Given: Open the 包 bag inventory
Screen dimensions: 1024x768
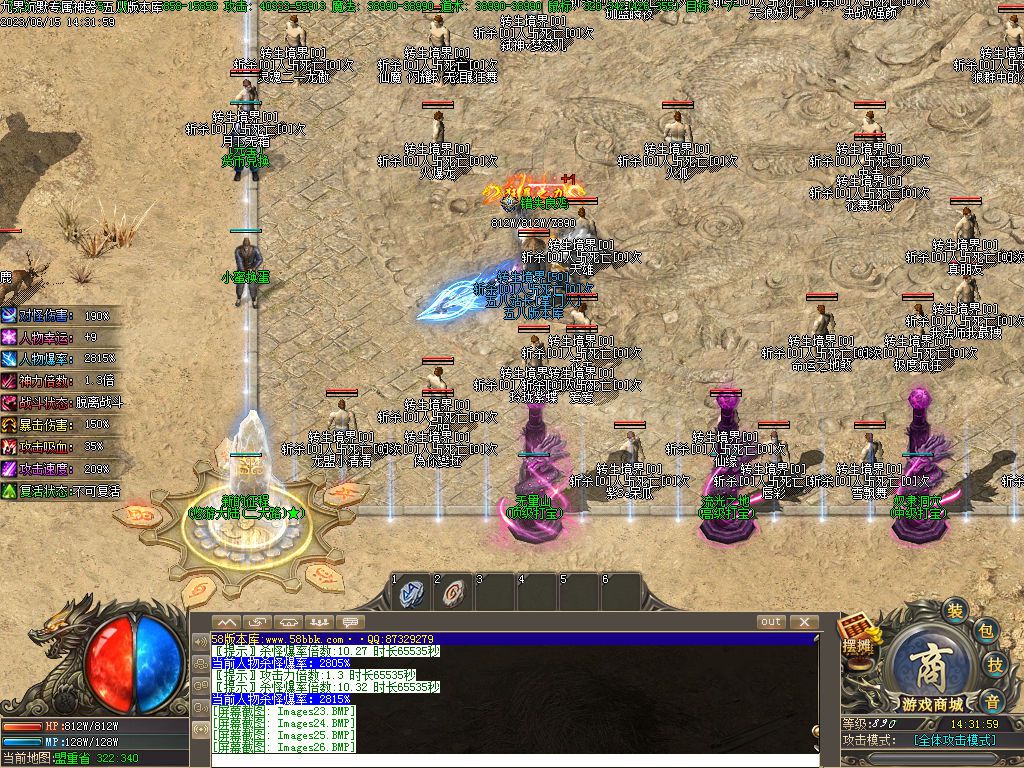Looking at the screenshot, I should click(986, 631).
